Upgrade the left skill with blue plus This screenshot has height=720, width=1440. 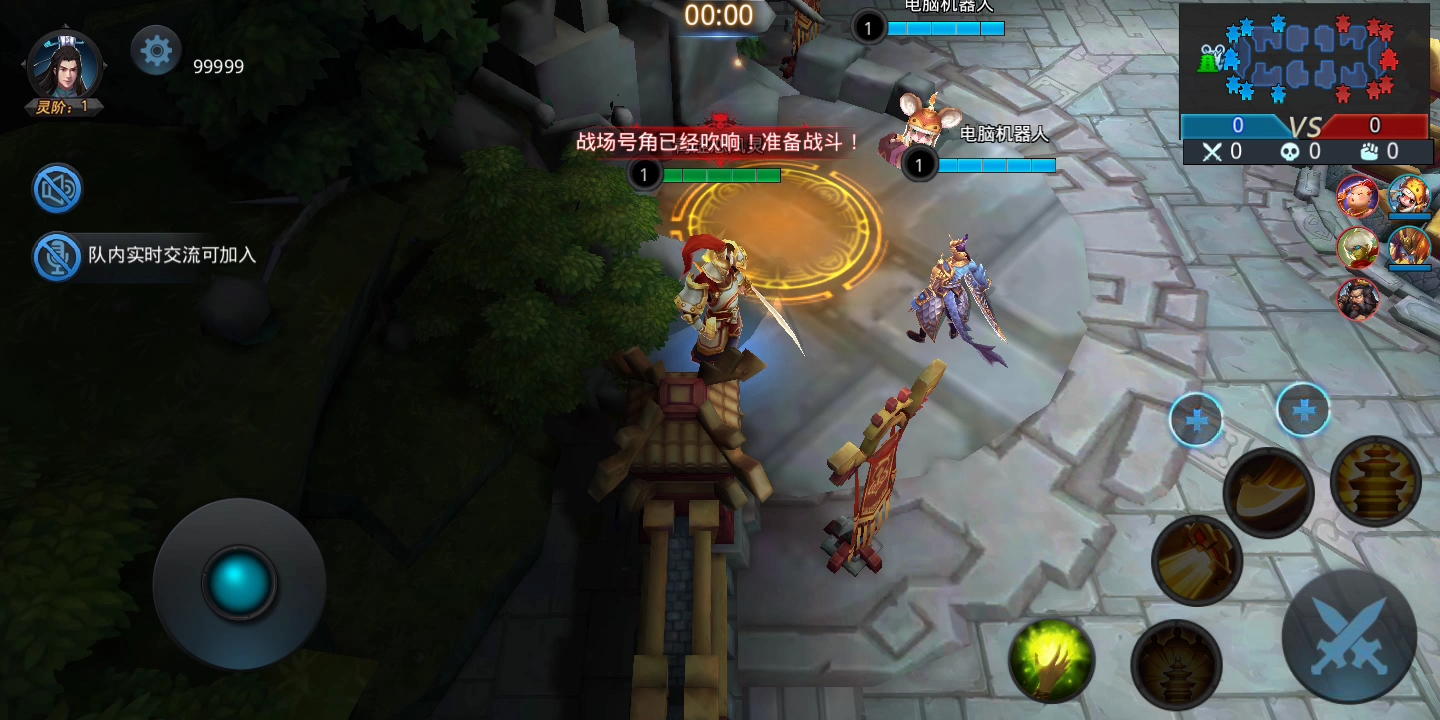click(x=1196, y=420)
